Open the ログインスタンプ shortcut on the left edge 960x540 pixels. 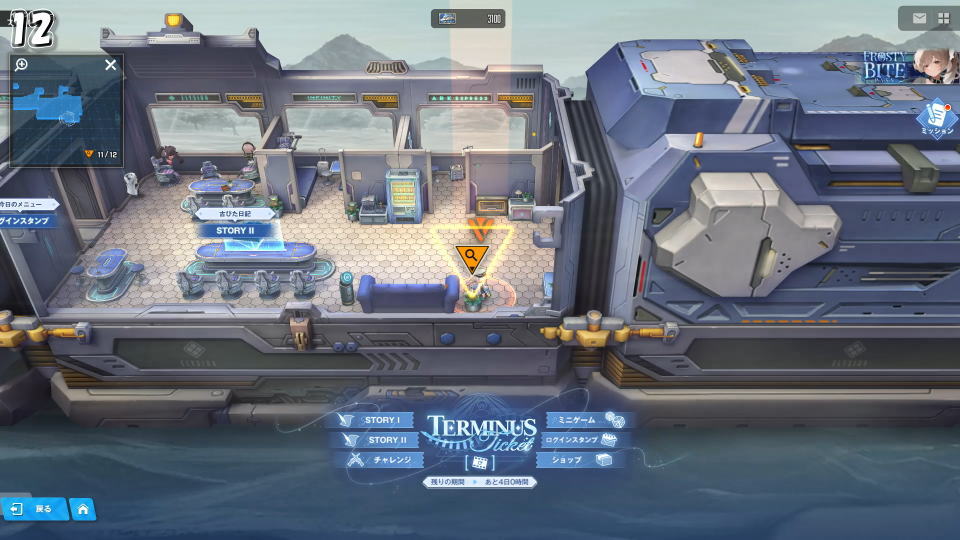[x=24, y=220]
